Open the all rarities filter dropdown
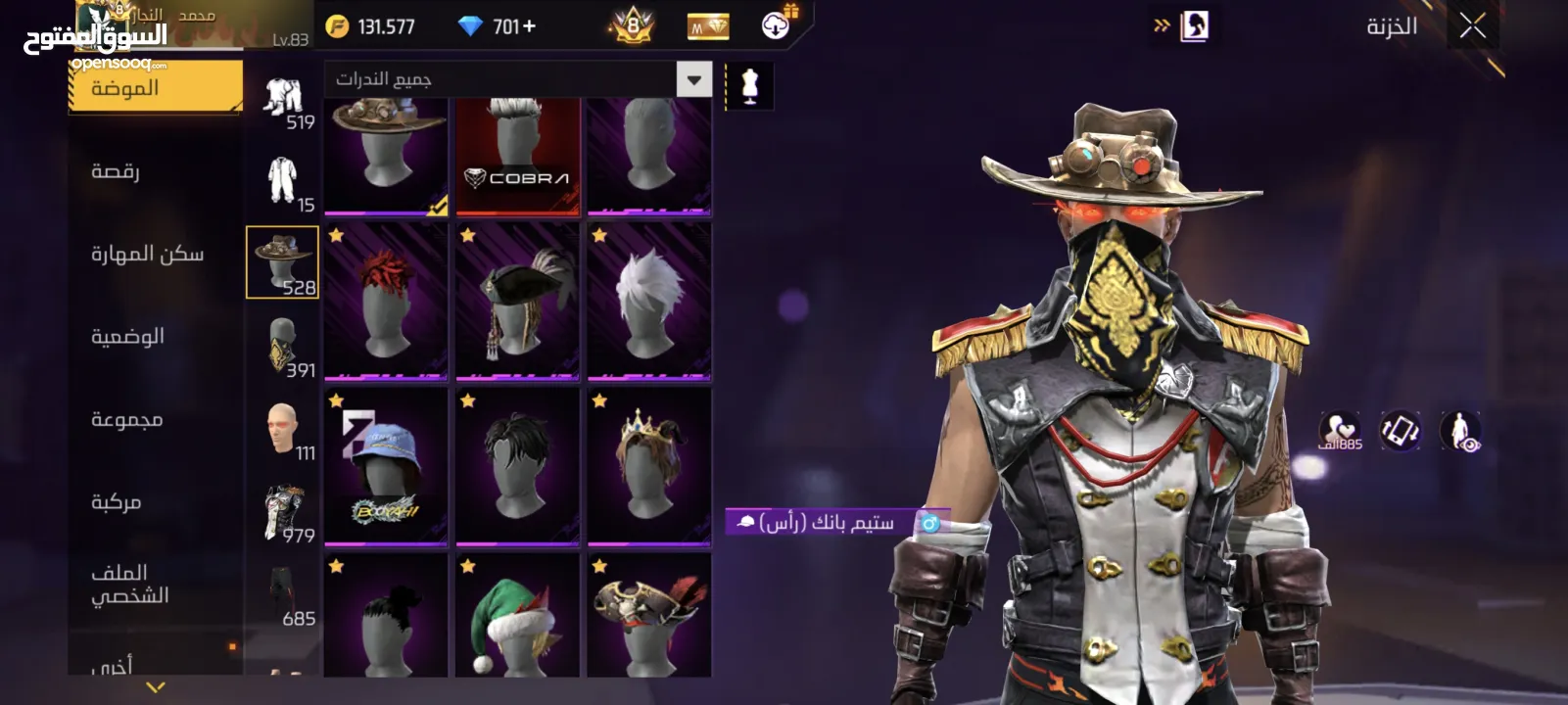 pos(693,79)
